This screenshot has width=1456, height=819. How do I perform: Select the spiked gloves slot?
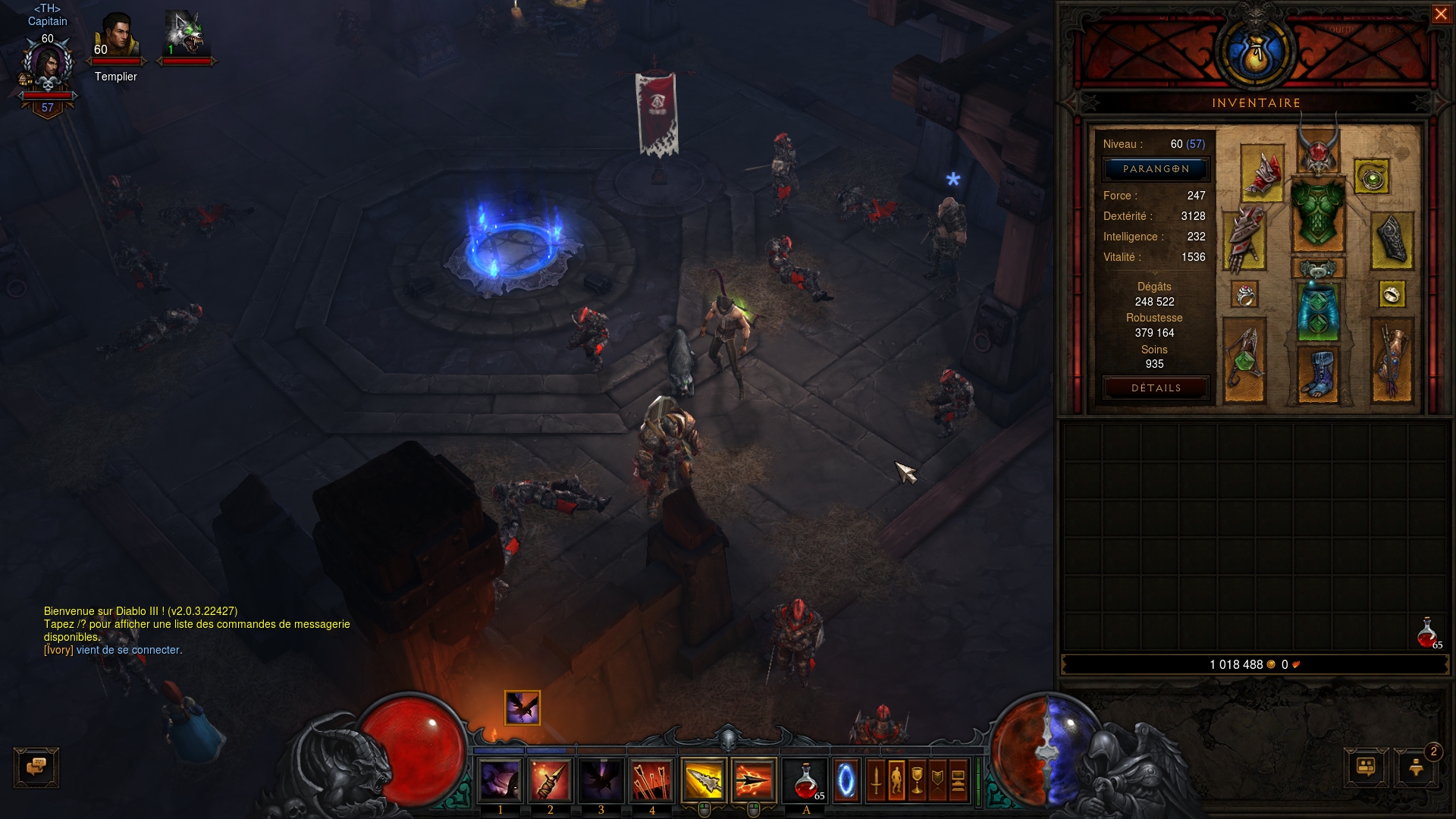1244,239
